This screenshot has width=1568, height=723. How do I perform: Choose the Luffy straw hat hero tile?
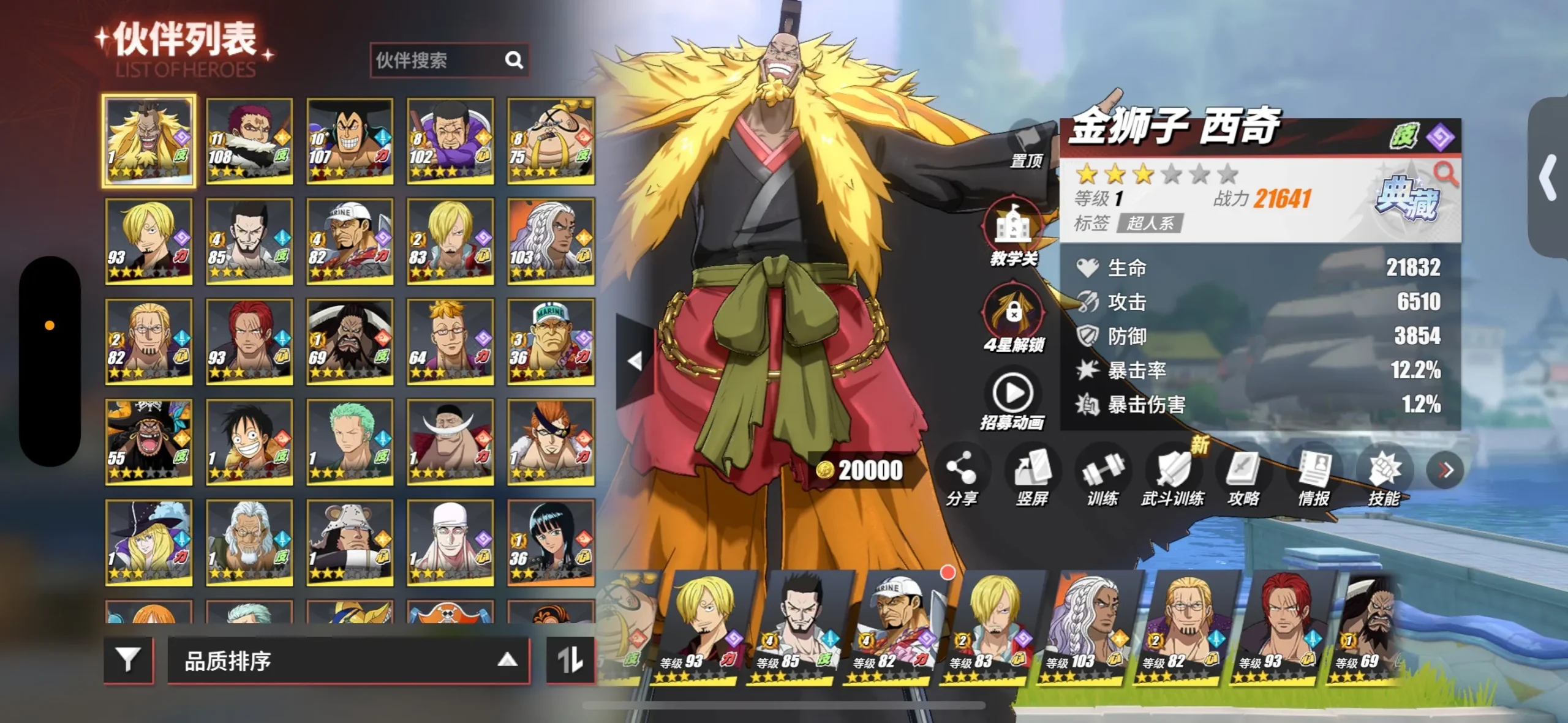click(x=249, y=442)
